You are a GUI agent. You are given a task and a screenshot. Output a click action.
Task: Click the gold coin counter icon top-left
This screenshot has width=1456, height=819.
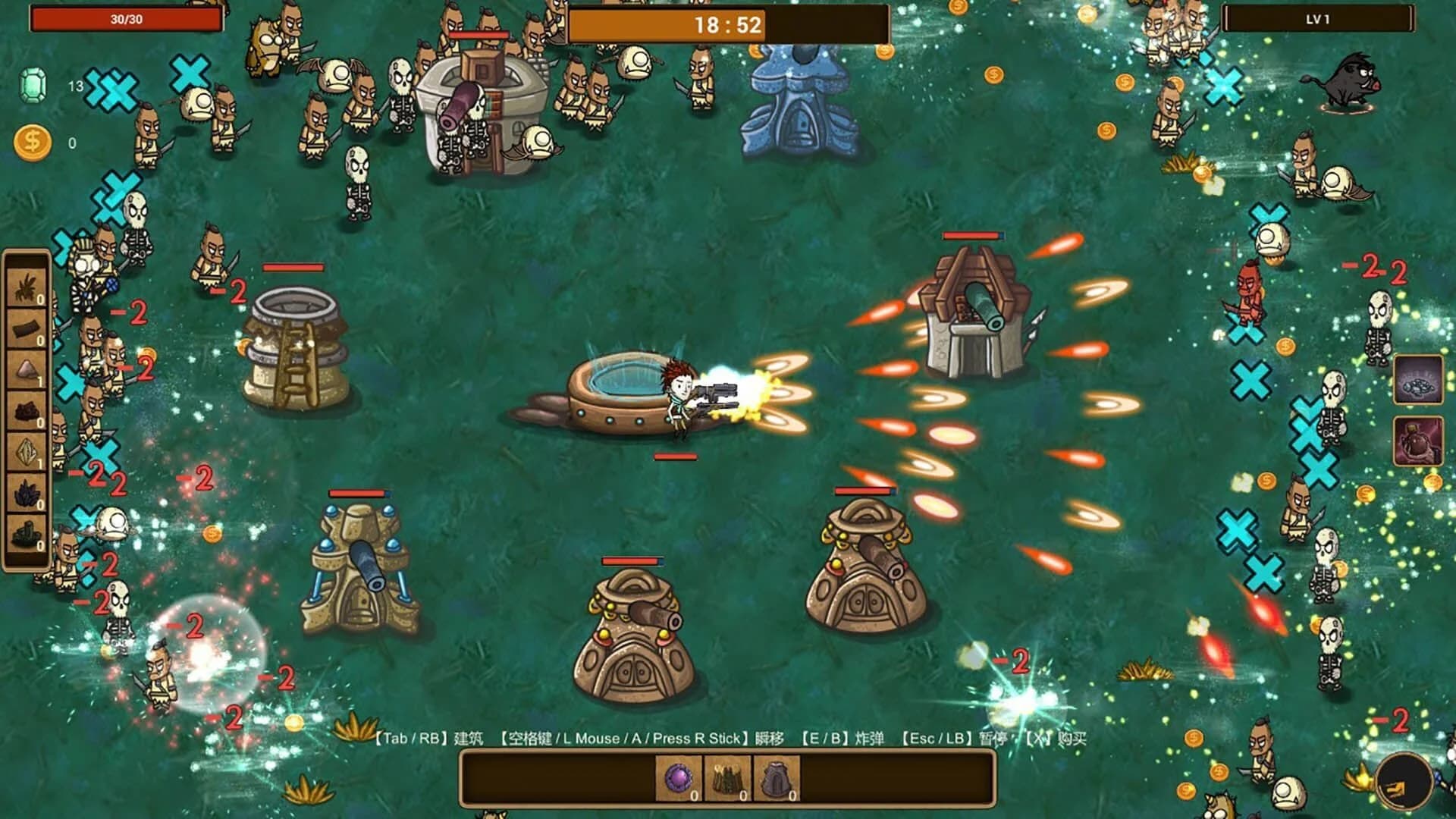(x=31, y=140)
